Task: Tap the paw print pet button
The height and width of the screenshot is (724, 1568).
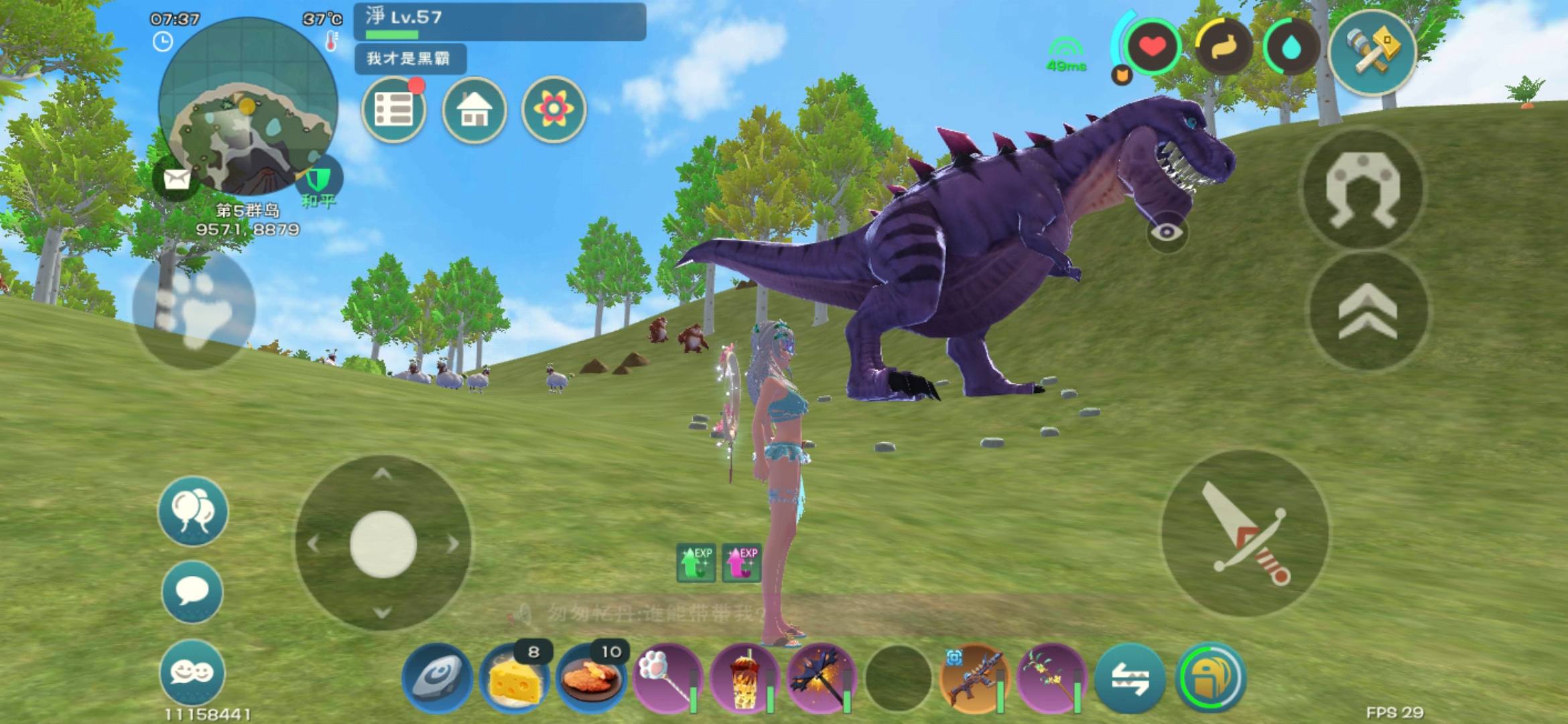Action: coord(194,310)
